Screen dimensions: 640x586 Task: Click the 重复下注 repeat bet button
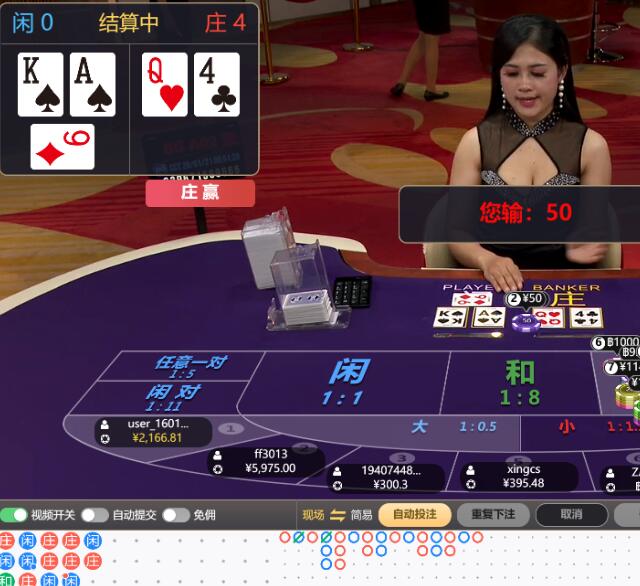(492, 515)
